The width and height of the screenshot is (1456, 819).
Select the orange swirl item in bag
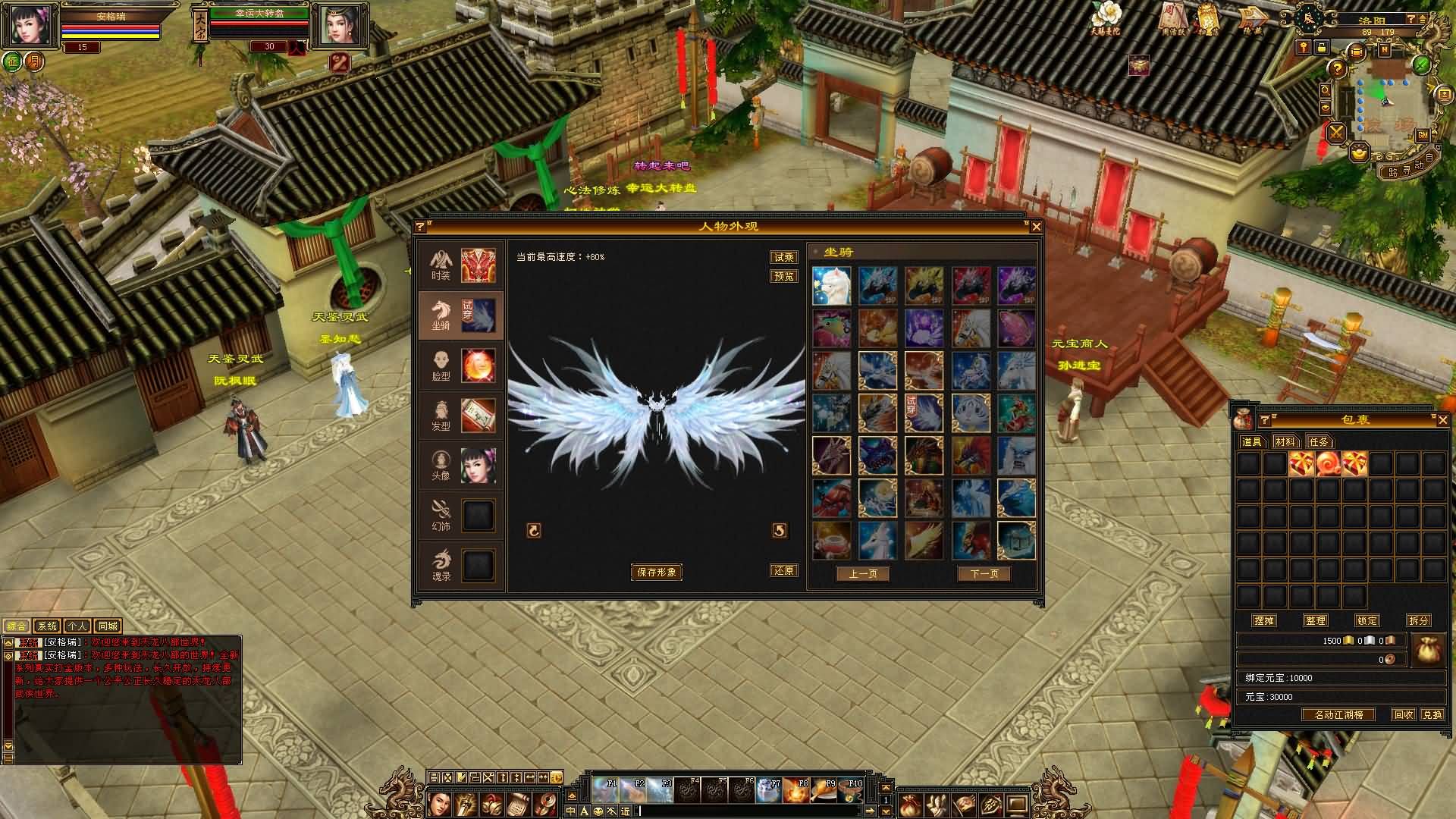[1328, 463]
